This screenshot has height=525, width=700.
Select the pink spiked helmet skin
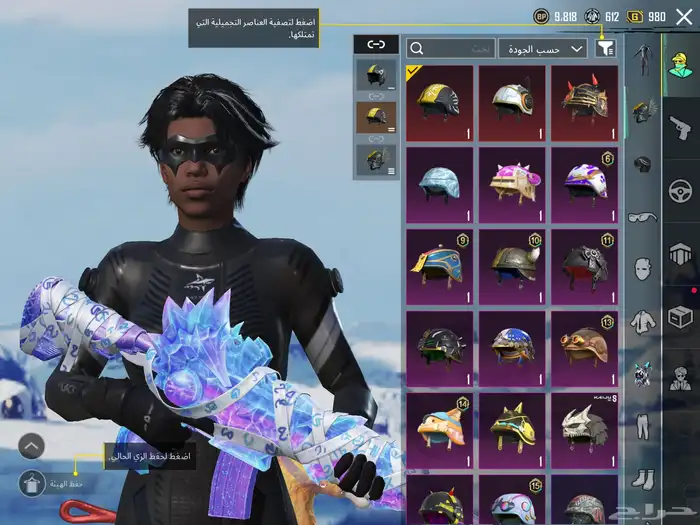pyautogui.click(x=512, y=184)
